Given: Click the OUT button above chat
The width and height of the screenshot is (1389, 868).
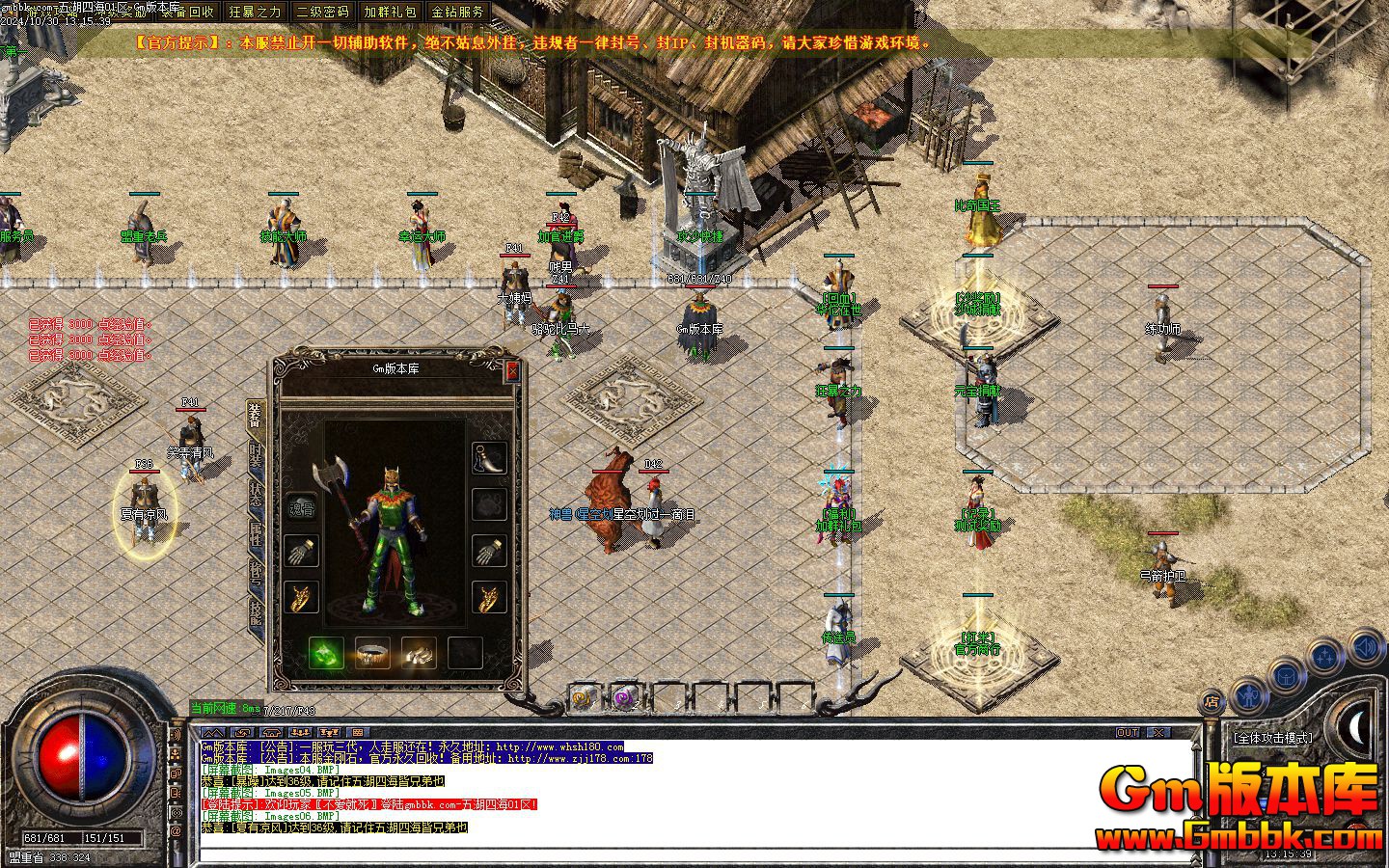Looking at the screenshot, I should (x=1128, y=733).
